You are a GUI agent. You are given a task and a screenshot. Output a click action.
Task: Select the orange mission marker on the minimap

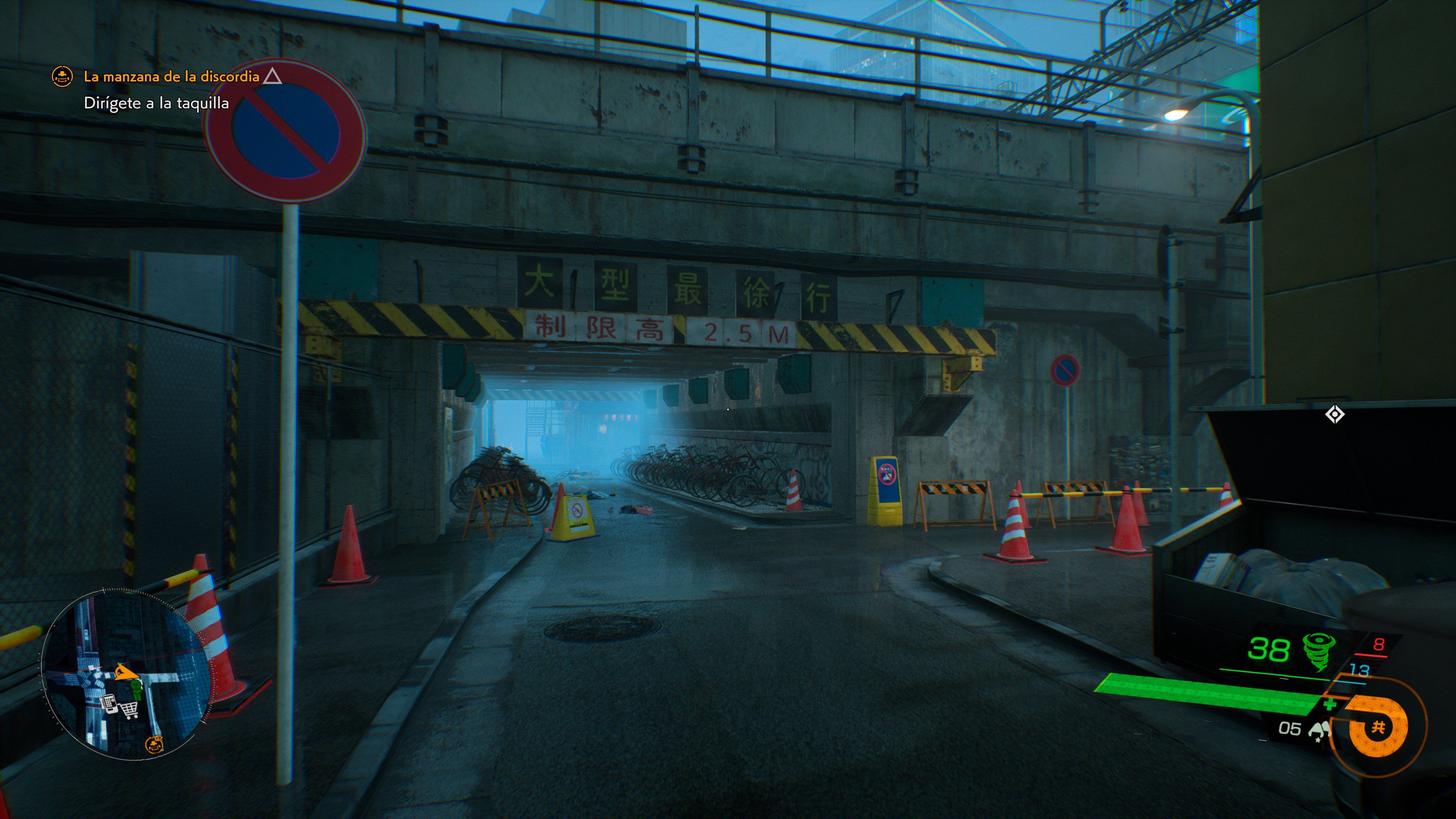pos(154,744)
